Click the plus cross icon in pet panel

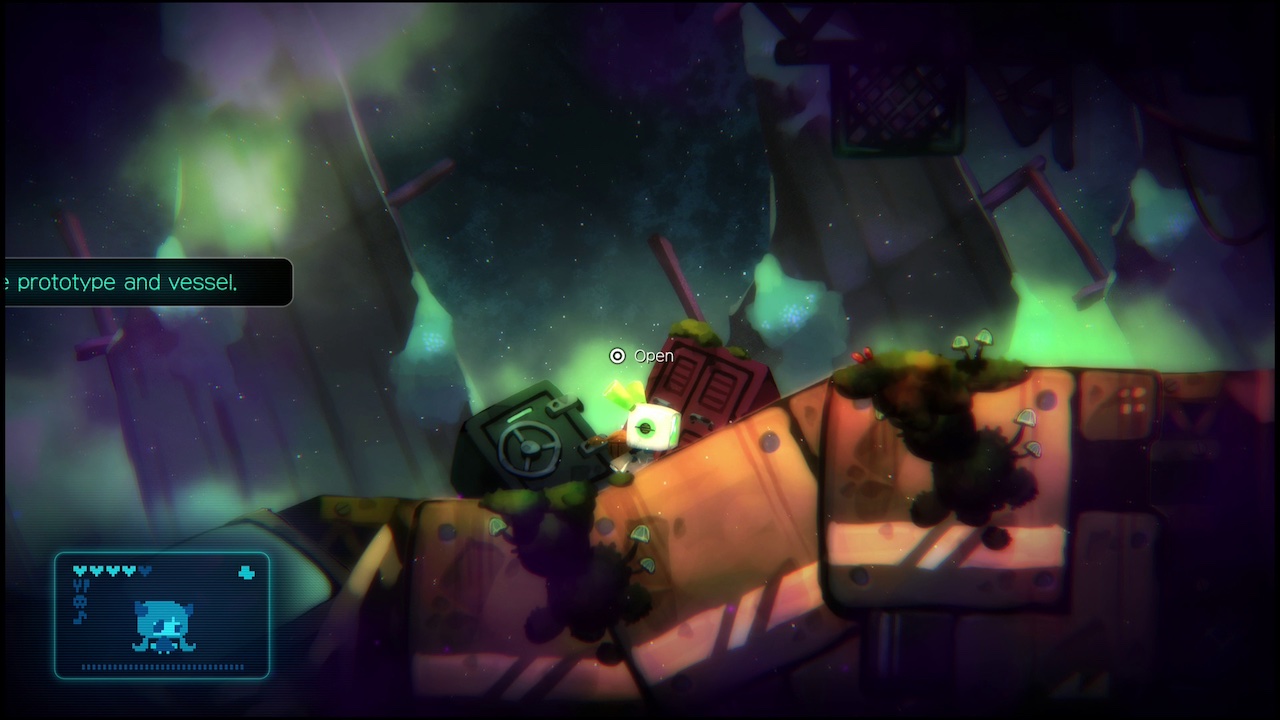pos(247,573)
